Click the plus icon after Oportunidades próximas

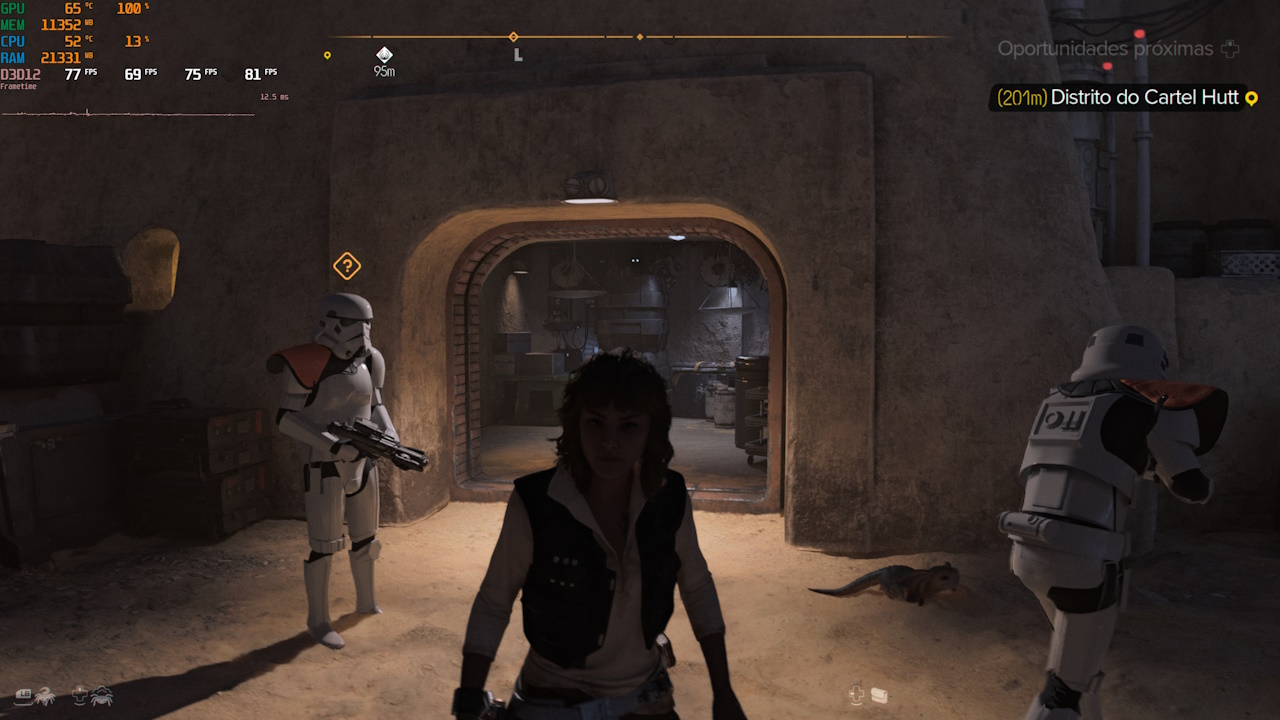pos(1231,48)
